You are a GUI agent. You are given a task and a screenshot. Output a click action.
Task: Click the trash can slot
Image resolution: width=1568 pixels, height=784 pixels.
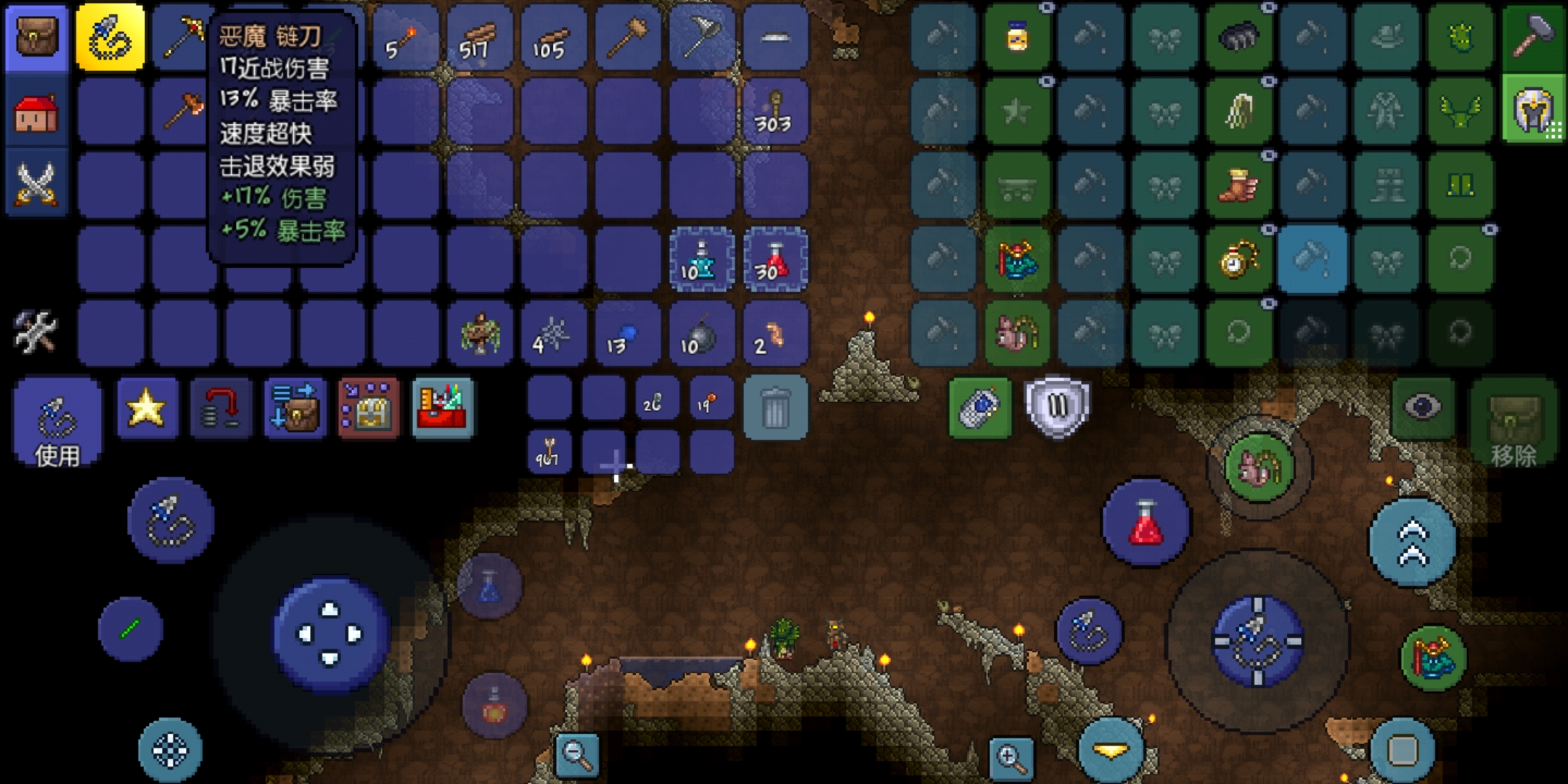[775, 408]
